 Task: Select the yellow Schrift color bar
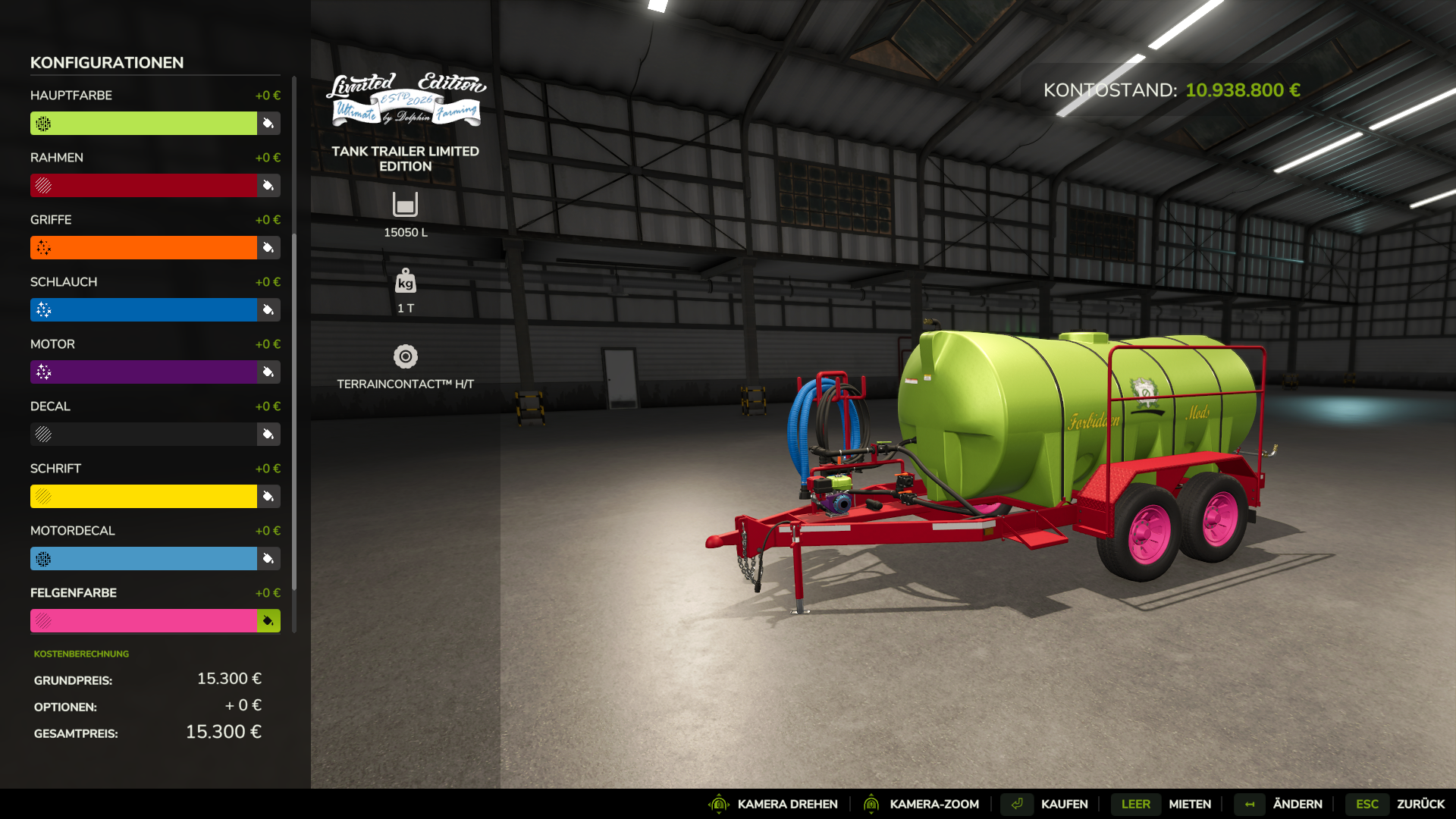coord(144,497)
